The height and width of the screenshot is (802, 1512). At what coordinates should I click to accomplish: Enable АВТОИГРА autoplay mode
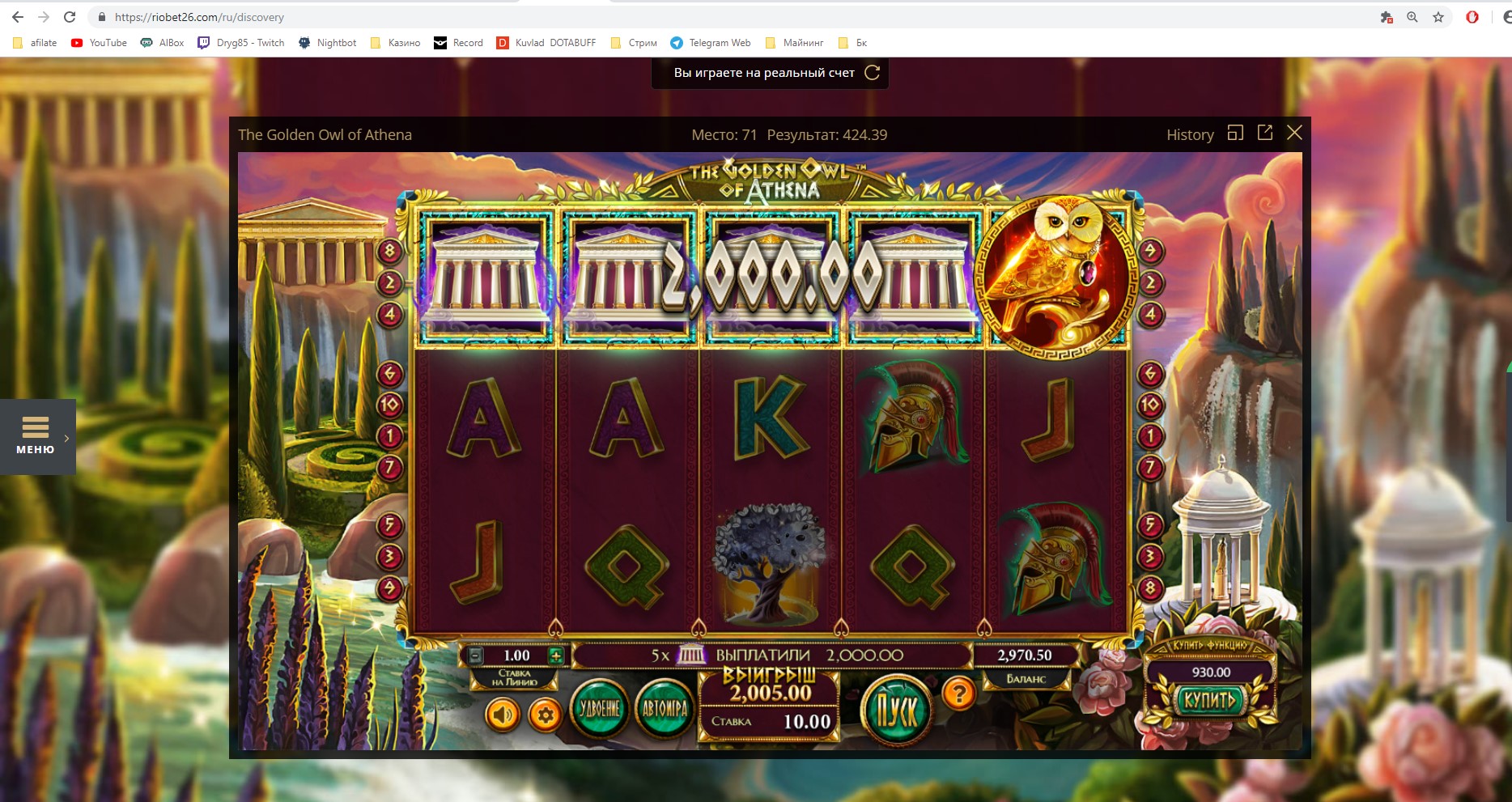(x=663, y=709)
